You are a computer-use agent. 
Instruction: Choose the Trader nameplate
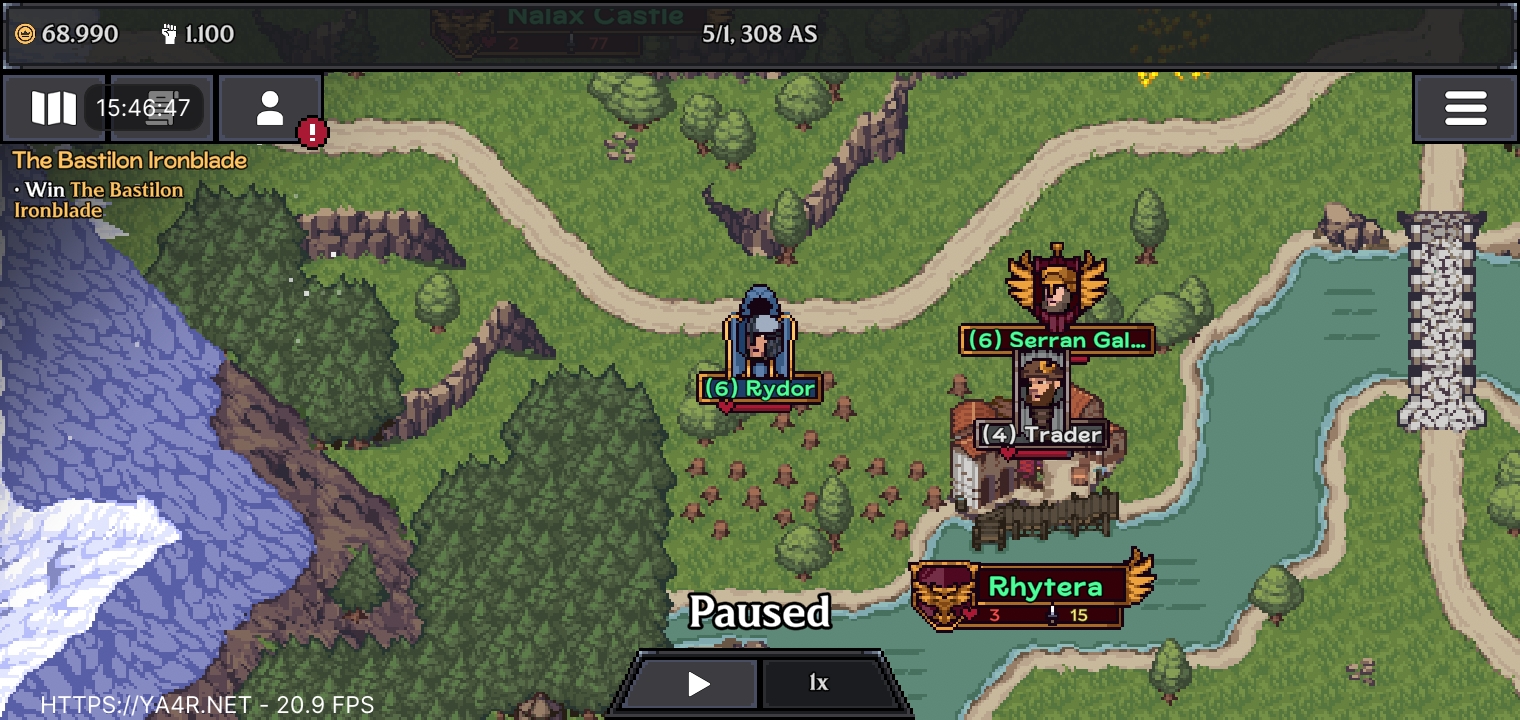[x=1041, y=434]
